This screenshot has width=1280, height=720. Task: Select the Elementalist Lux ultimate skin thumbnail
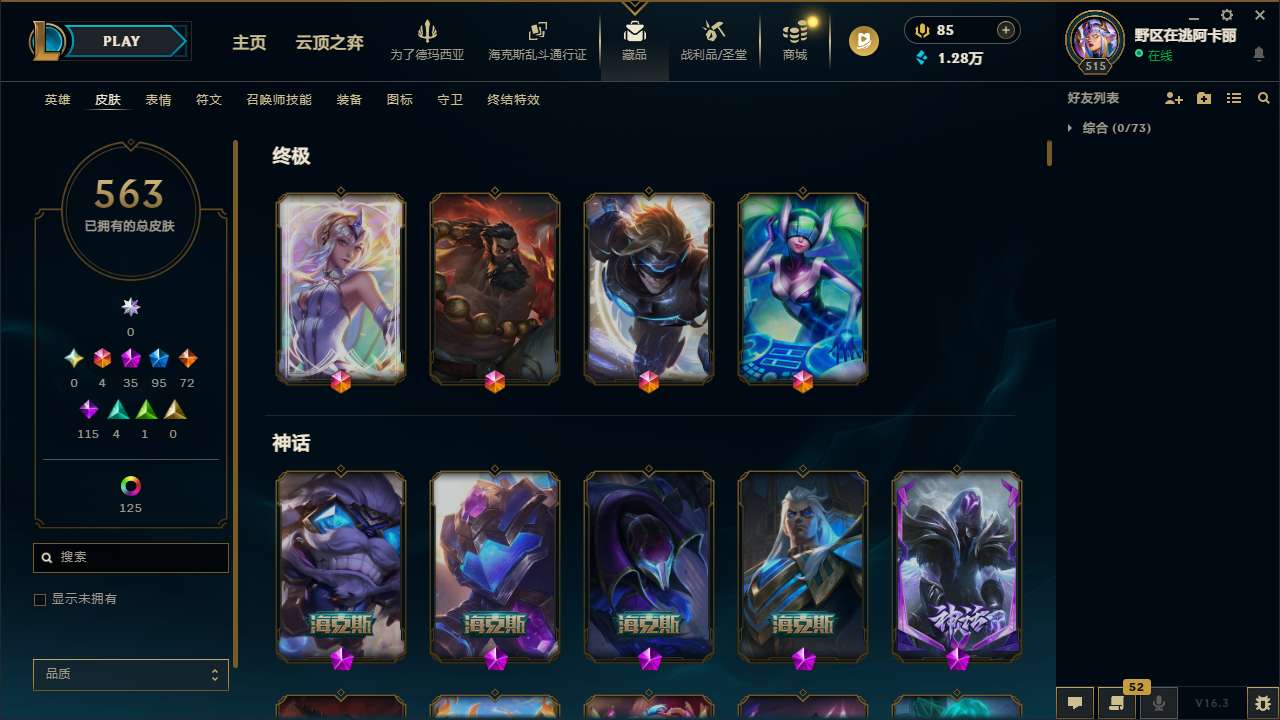pos(340,288)
